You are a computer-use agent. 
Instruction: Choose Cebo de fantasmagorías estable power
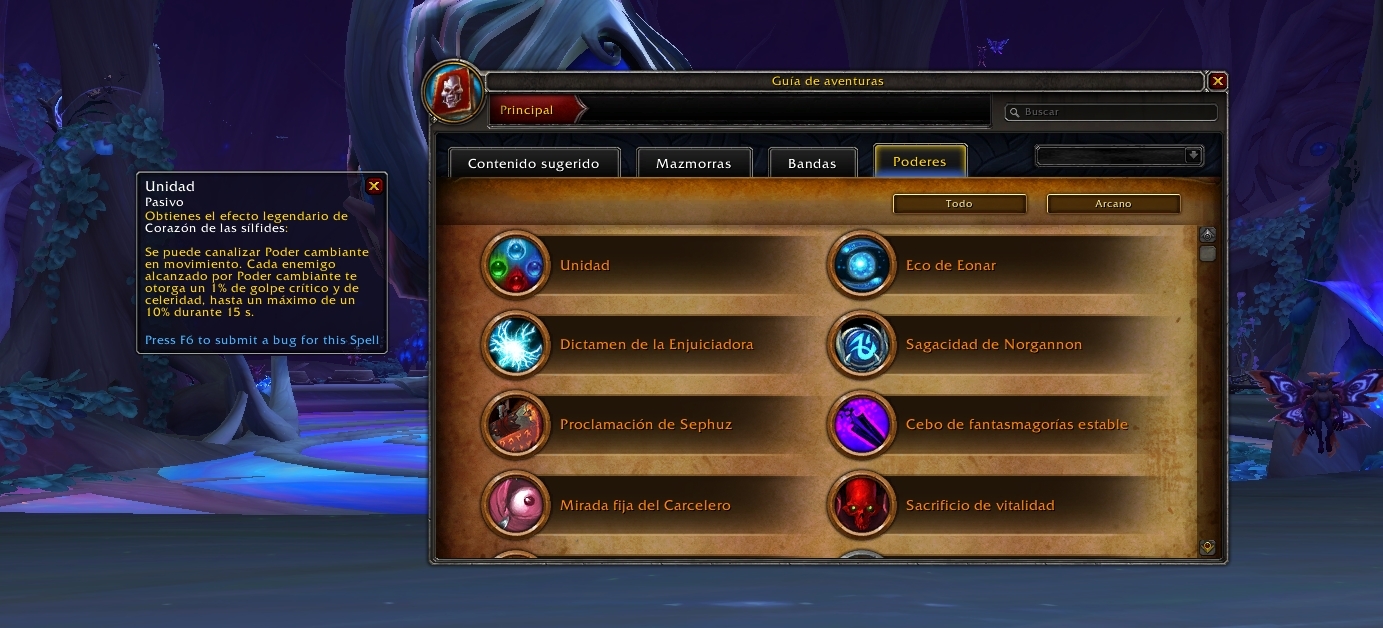pos(1016,425)
